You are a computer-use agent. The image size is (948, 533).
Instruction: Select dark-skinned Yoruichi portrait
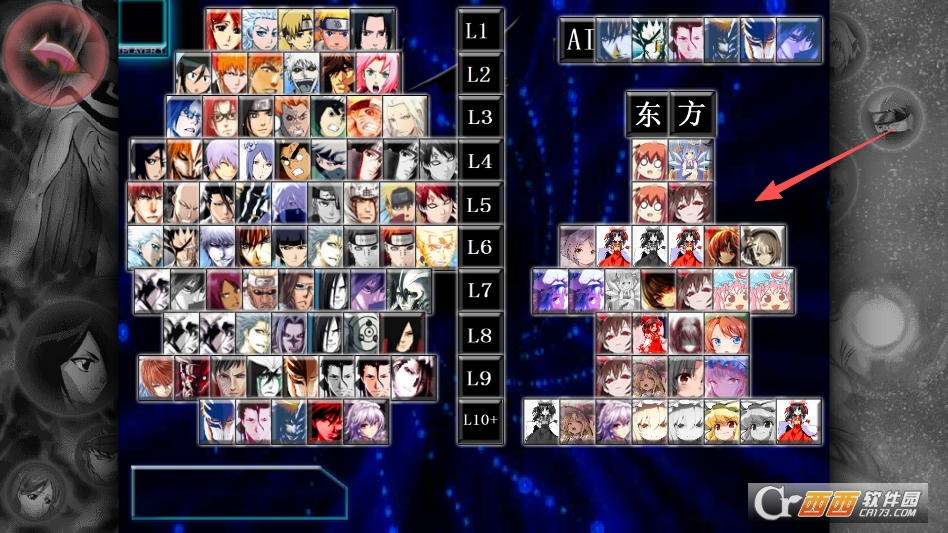225,289
